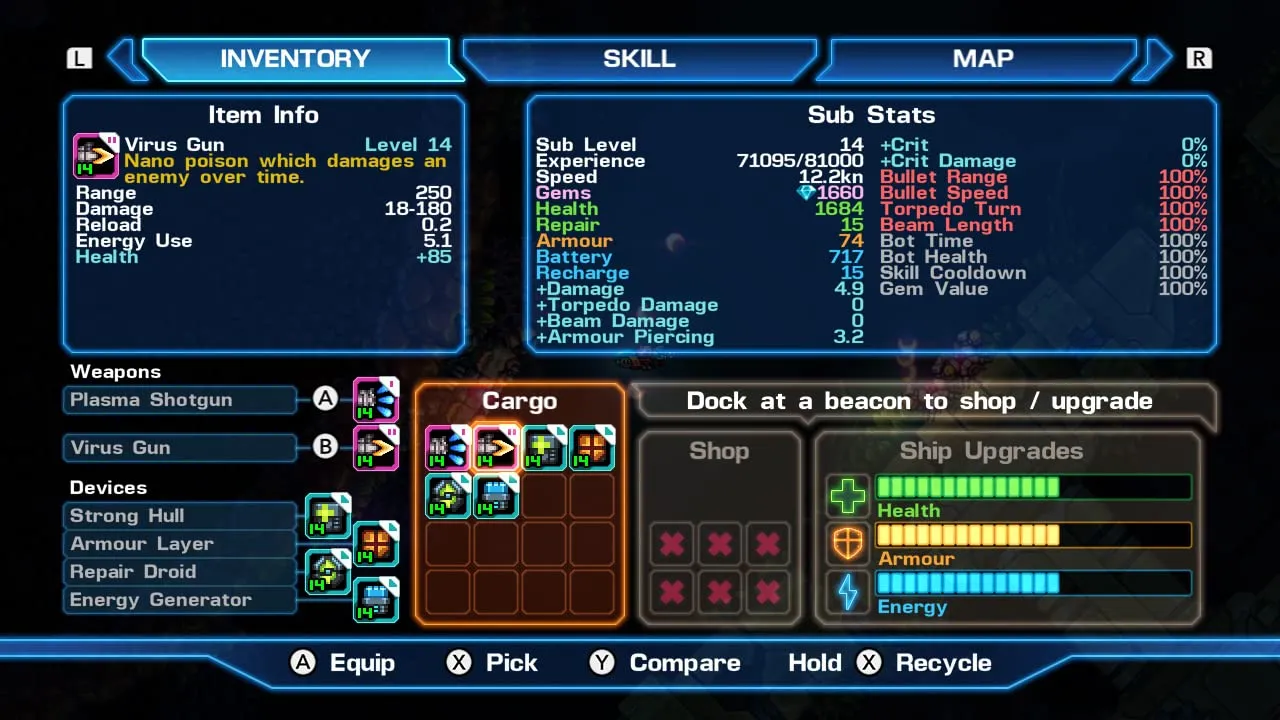Select the Inventory tab
This screenshot has height=720, width=1280.
(295, 59)
